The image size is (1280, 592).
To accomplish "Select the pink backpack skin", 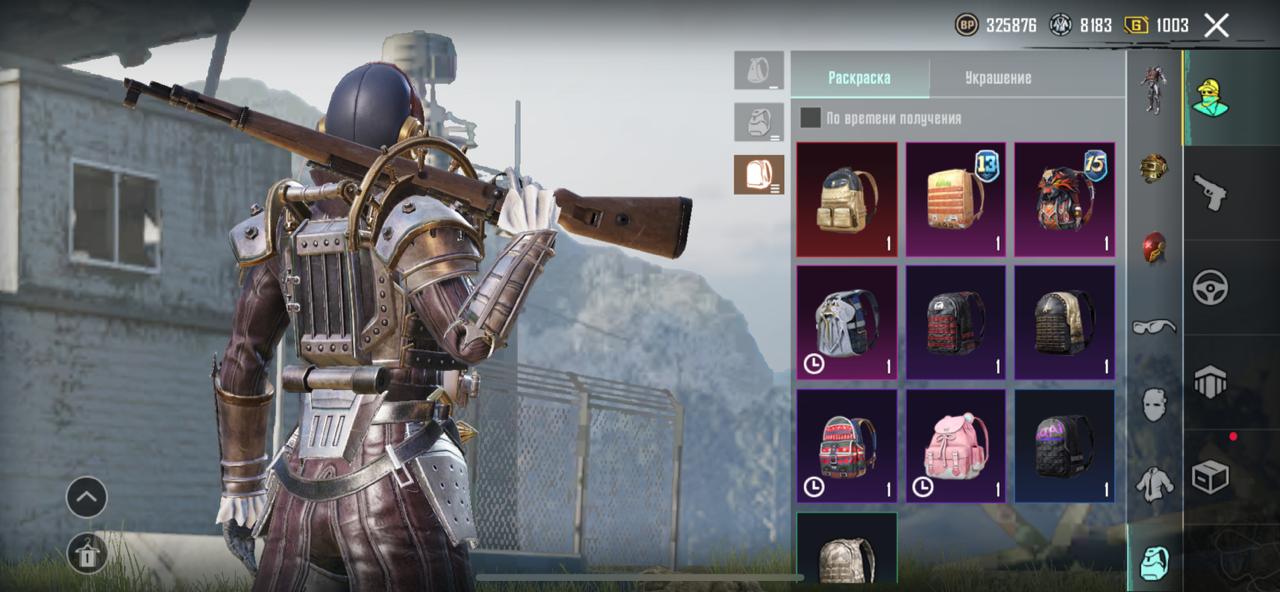I will (956, 446).
